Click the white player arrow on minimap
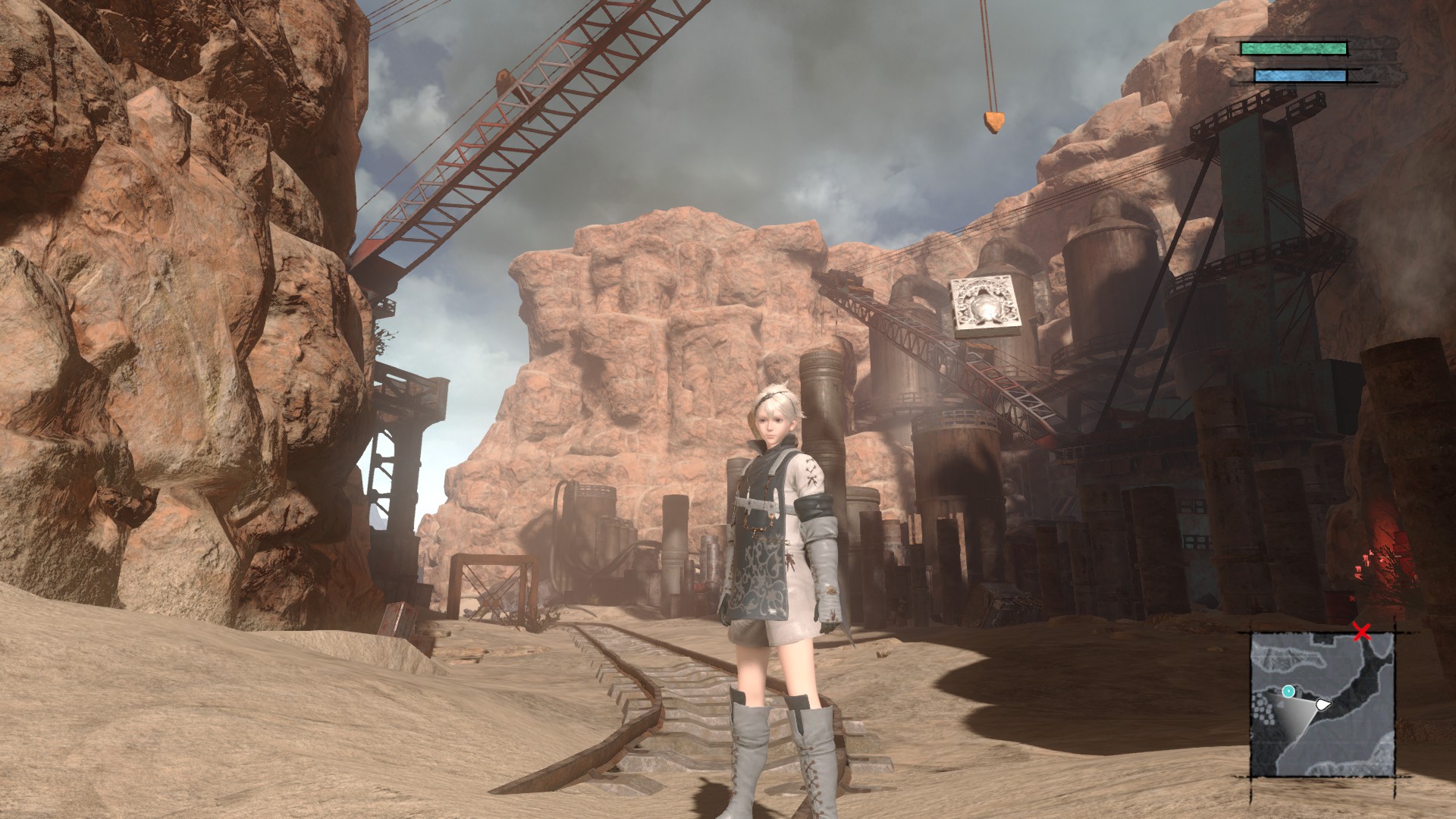The width and height of the screenshot is (1456, 819). pyautogui.click(x=1323, y=704)
